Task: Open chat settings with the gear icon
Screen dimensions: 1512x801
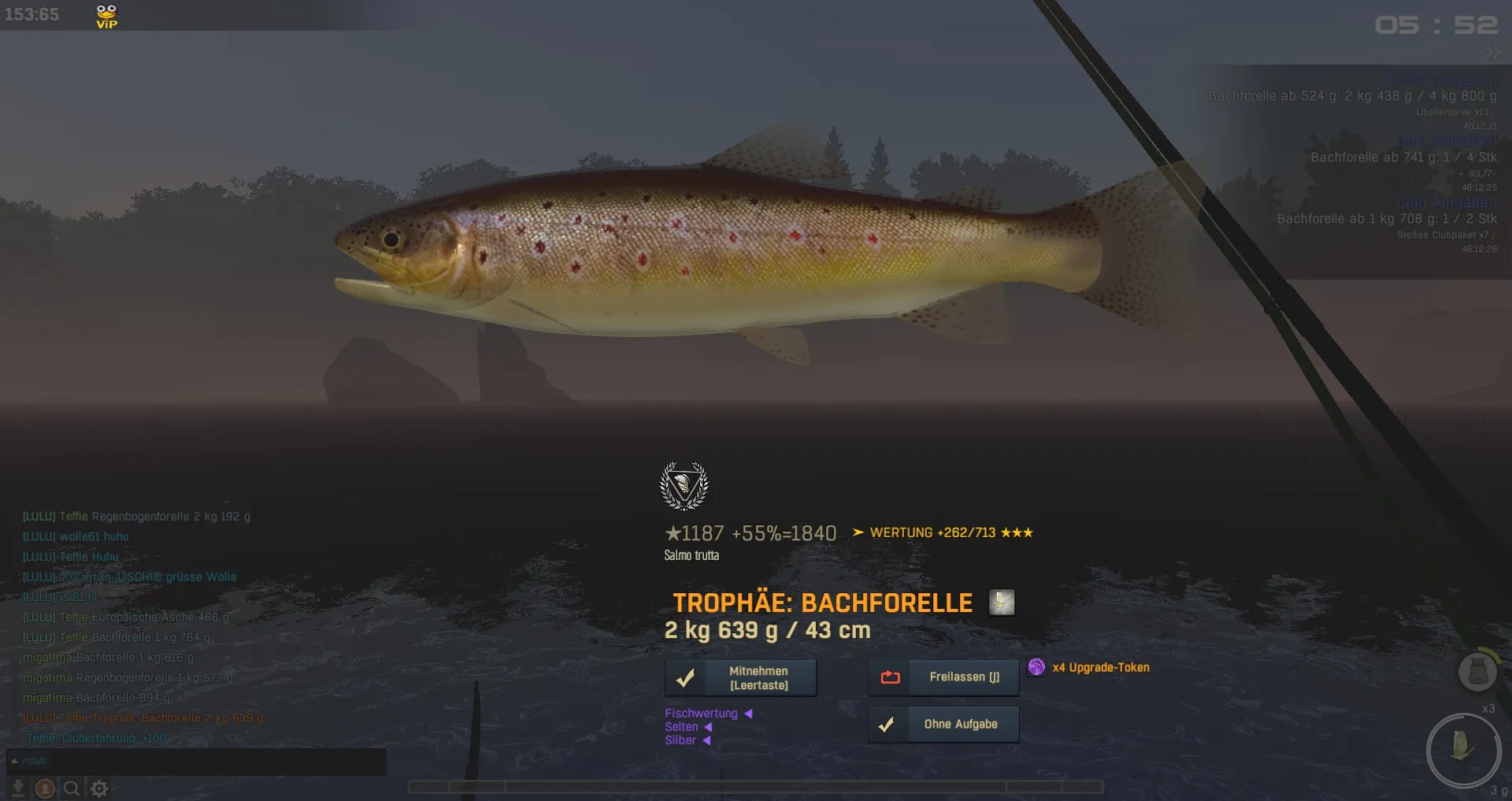Action: [99, 788]
